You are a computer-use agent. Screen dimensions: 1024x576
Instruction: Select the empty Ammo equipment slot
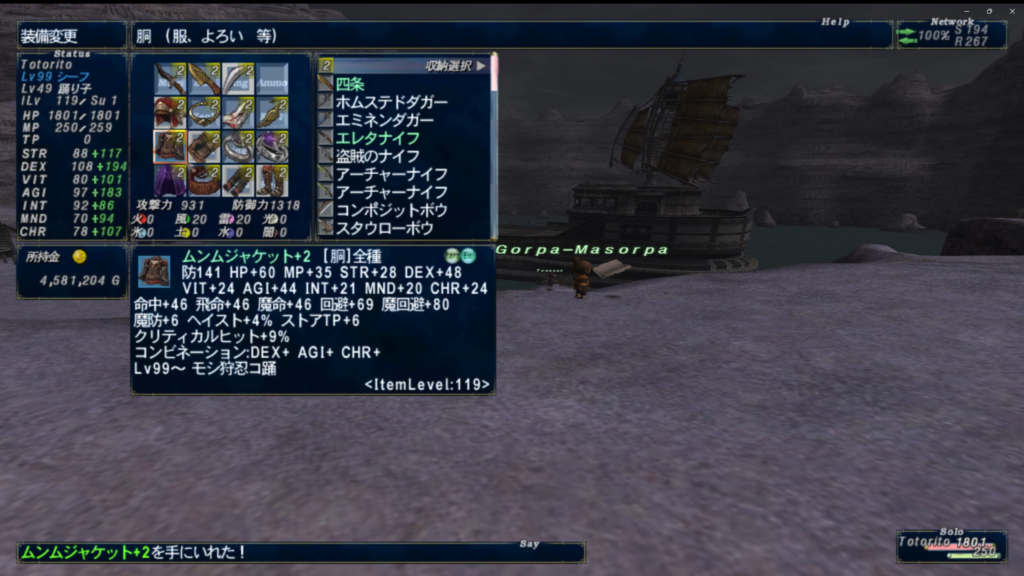coord(271,79)
